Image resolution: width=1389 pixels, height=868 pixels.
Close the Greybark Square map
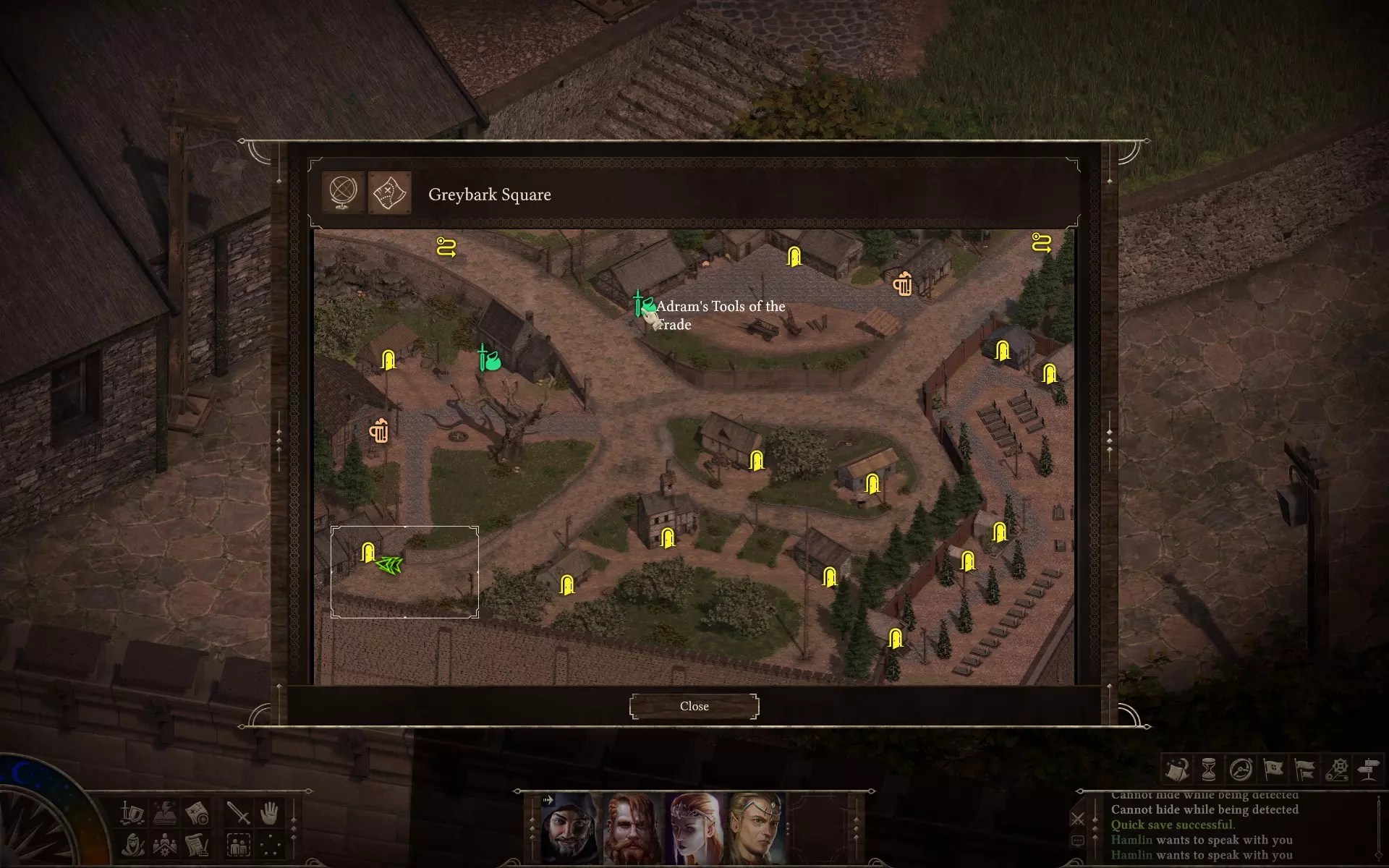click(x=694, y=706)
